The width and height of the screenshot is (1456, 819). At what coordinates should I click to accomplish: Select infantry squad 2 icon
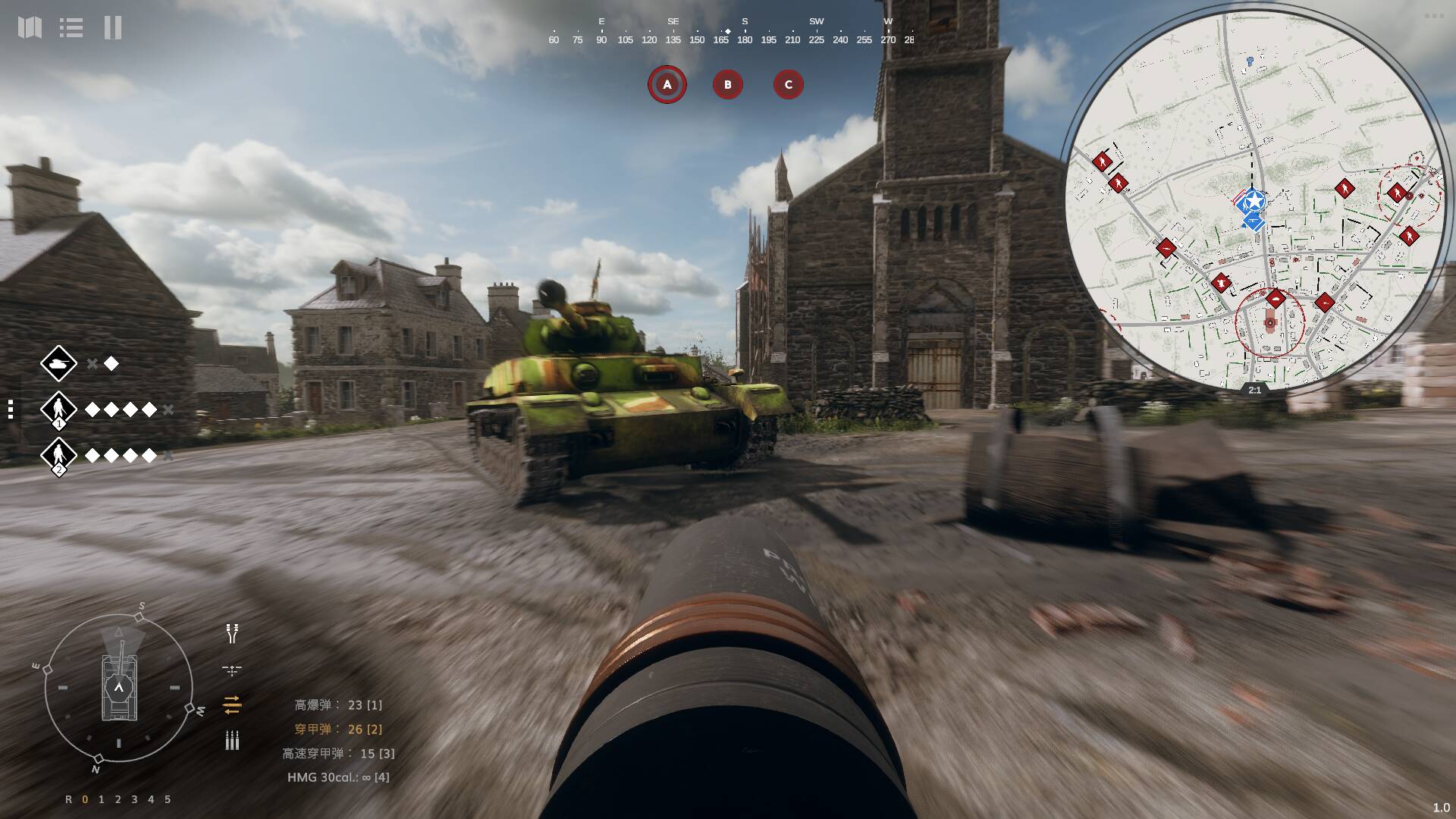click(58, 455)
